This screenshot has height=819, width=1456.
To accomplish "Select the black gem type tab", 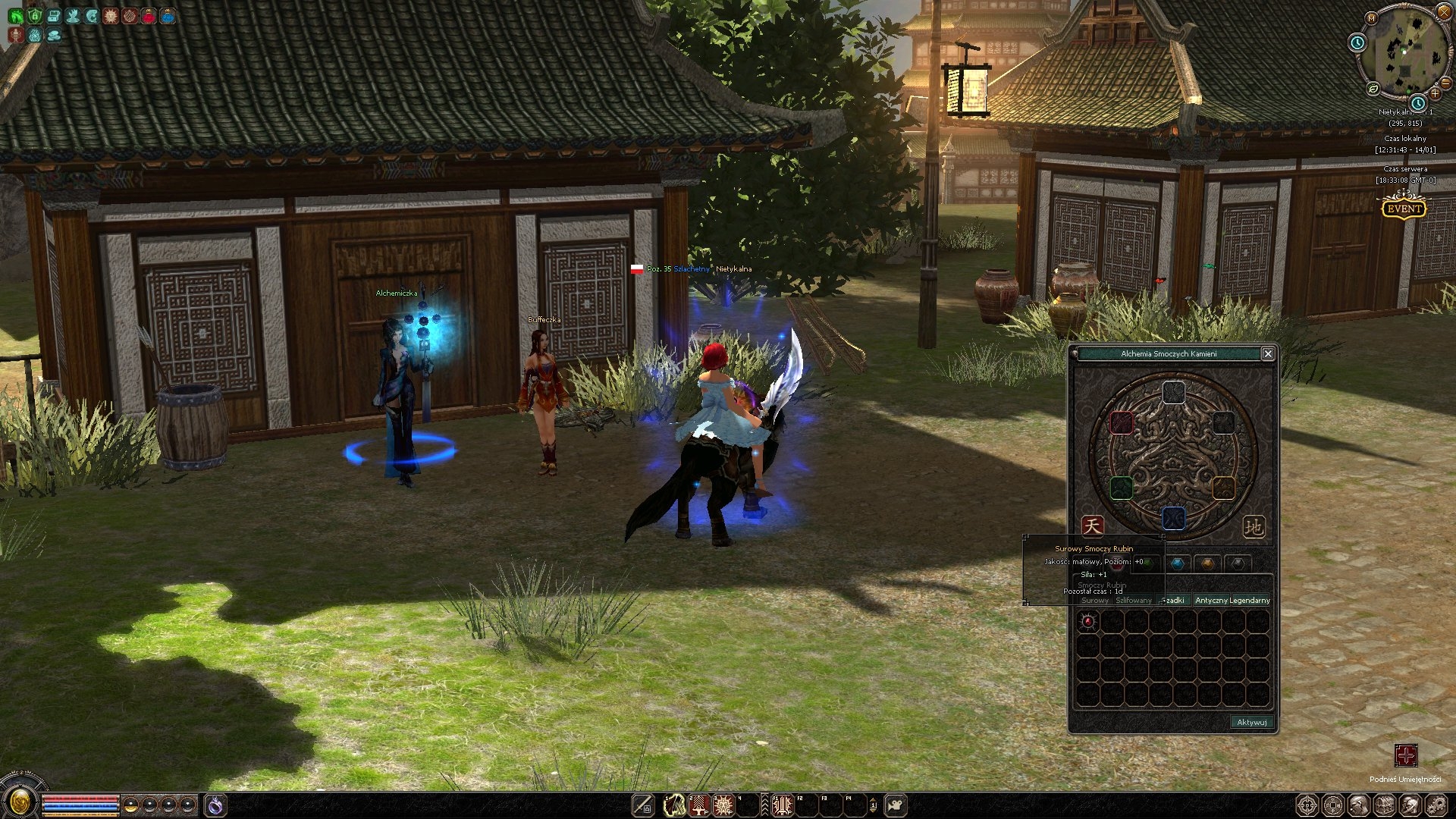I will click(1238, 563).
